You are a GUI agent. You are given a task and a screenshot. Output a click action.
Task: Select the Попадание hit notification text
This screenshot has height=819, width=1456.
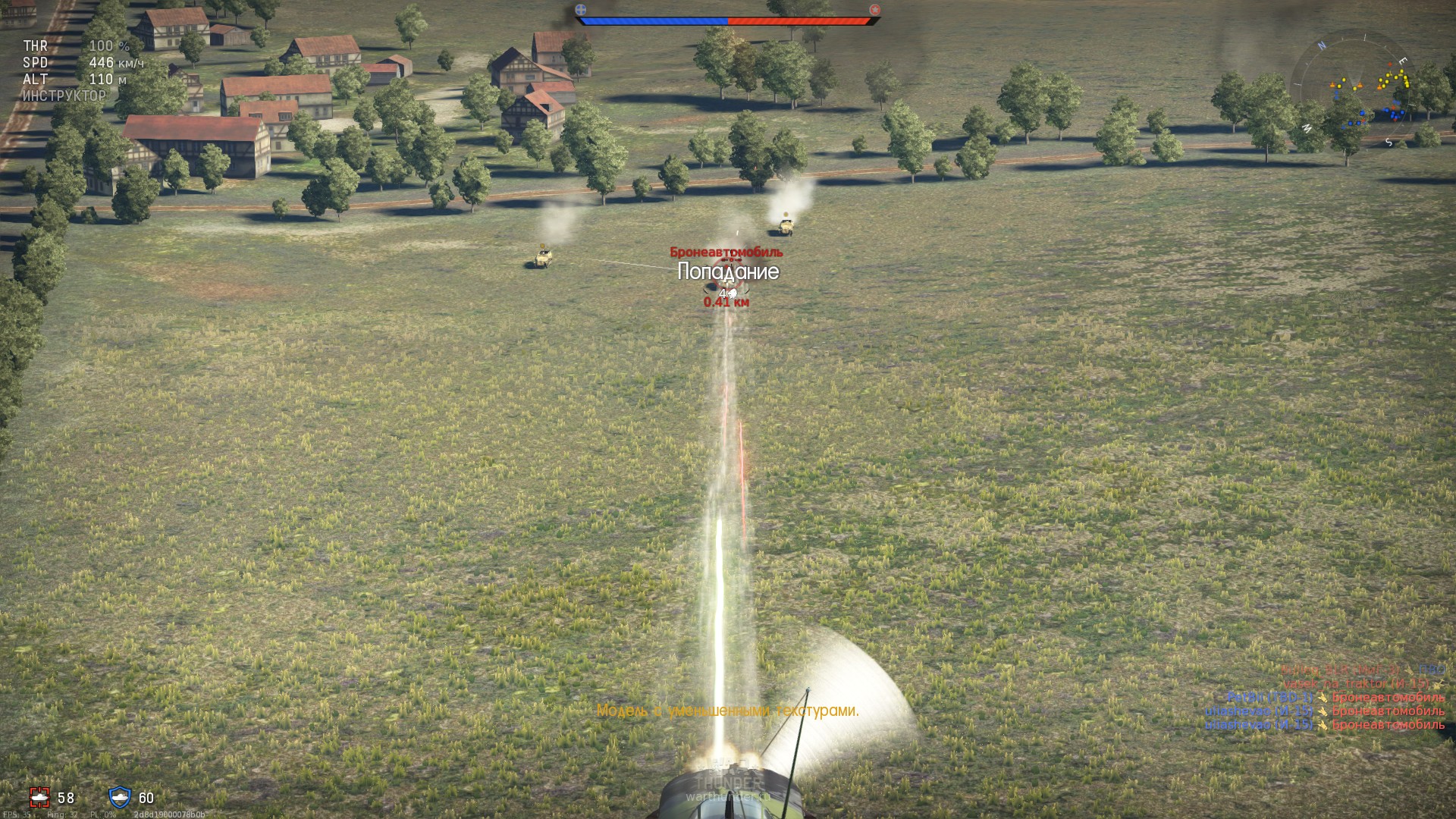(x=728, y=271)
